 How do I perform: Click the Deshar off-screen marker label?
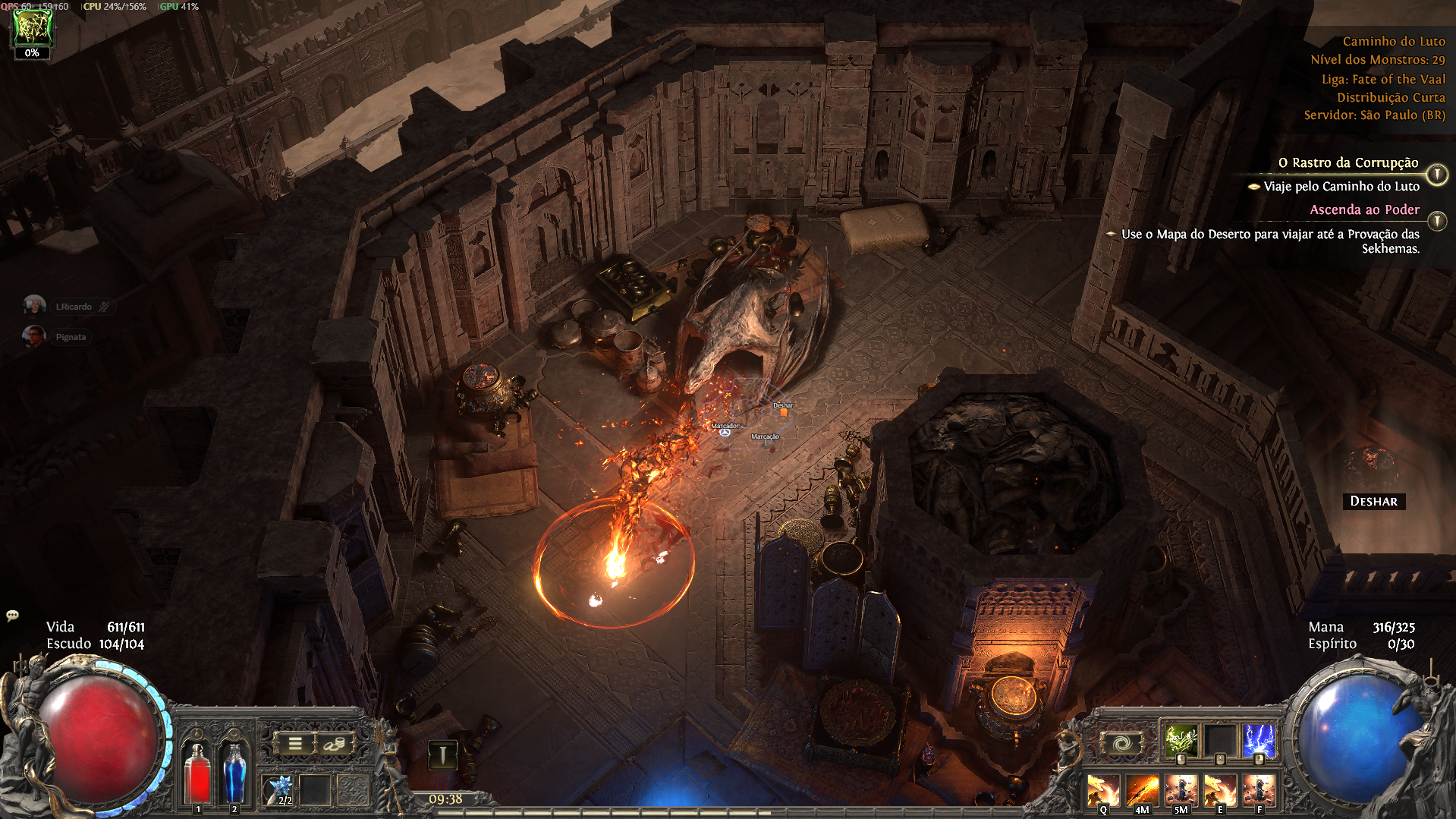click(1373, 501)
